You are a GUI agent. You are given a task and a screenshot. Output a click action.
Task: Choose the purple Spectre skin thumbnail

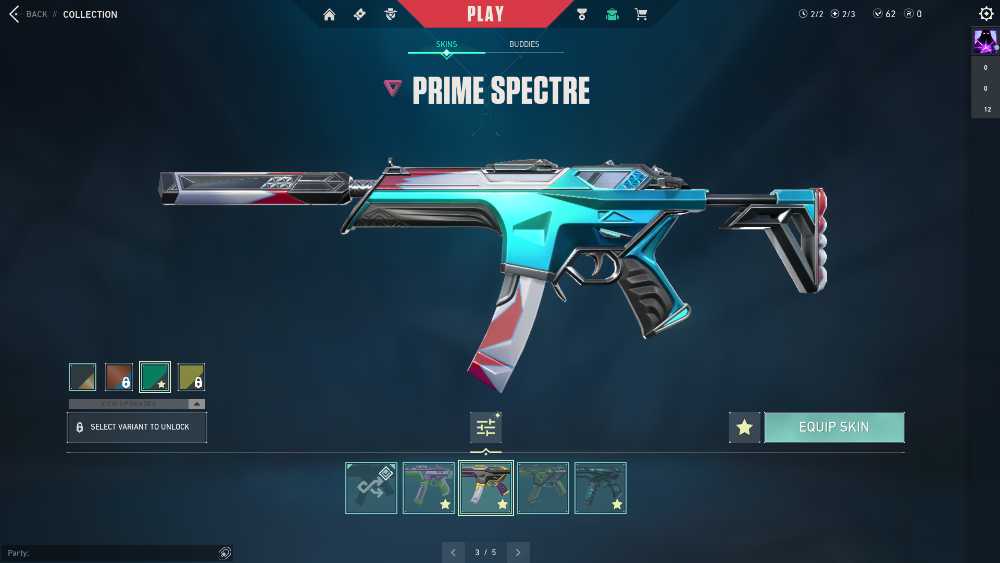pos(428,488)
